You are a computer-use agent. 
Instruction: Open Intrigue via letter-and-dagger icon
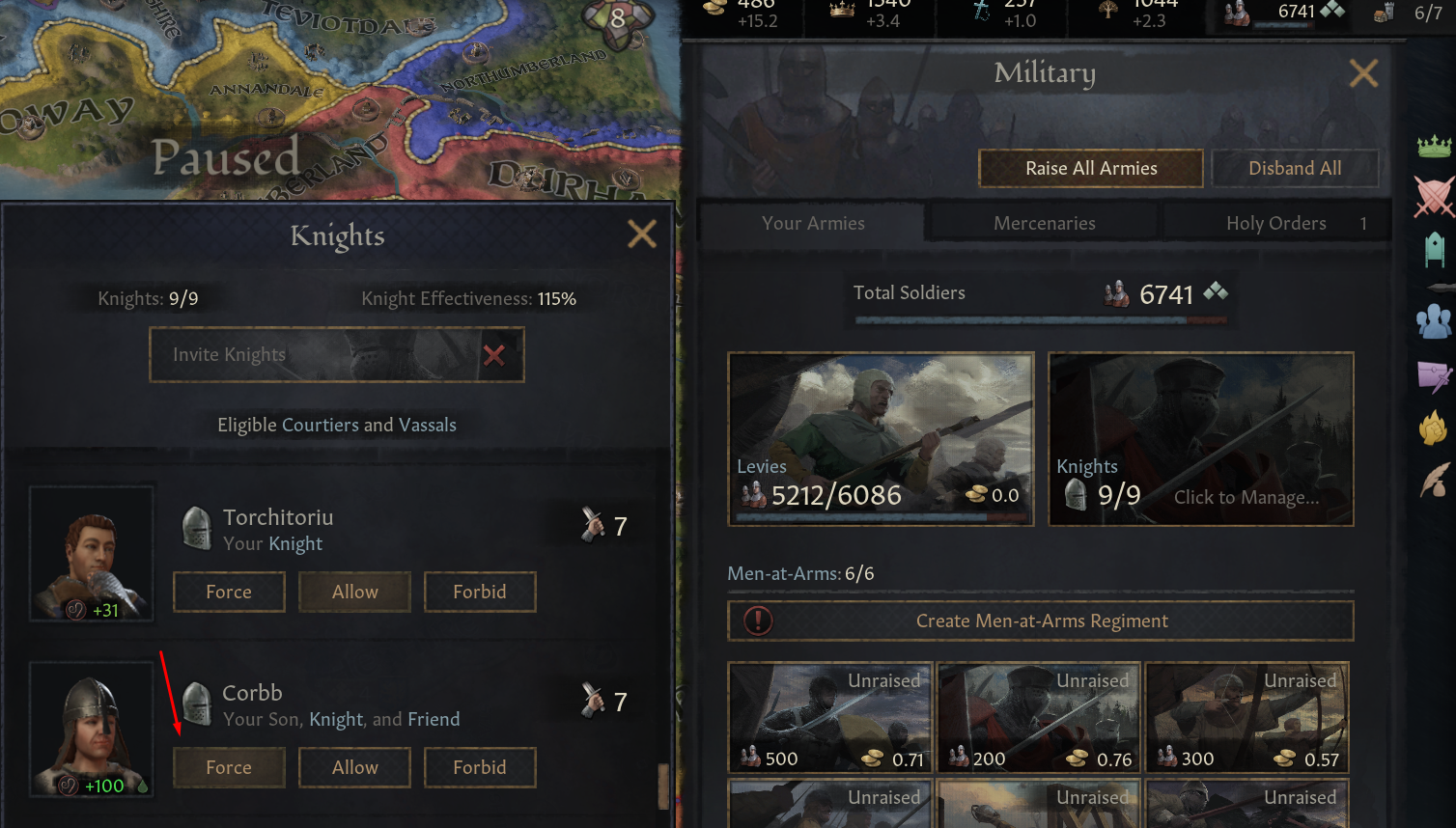click(1435, 375)
